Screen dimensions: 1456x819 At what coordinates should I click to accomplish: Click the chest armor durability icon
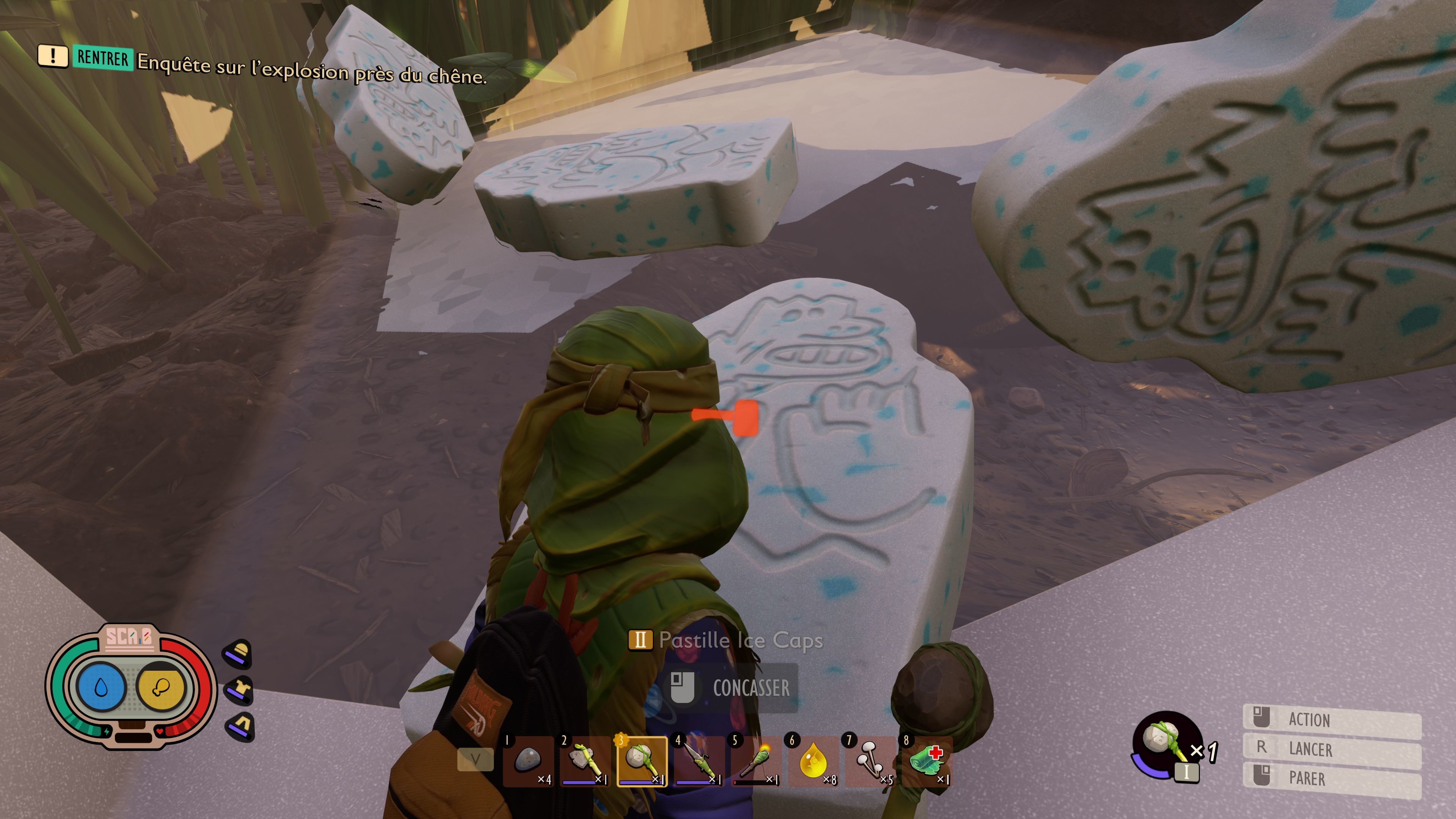pyautogui.click(x=240, y=690)
